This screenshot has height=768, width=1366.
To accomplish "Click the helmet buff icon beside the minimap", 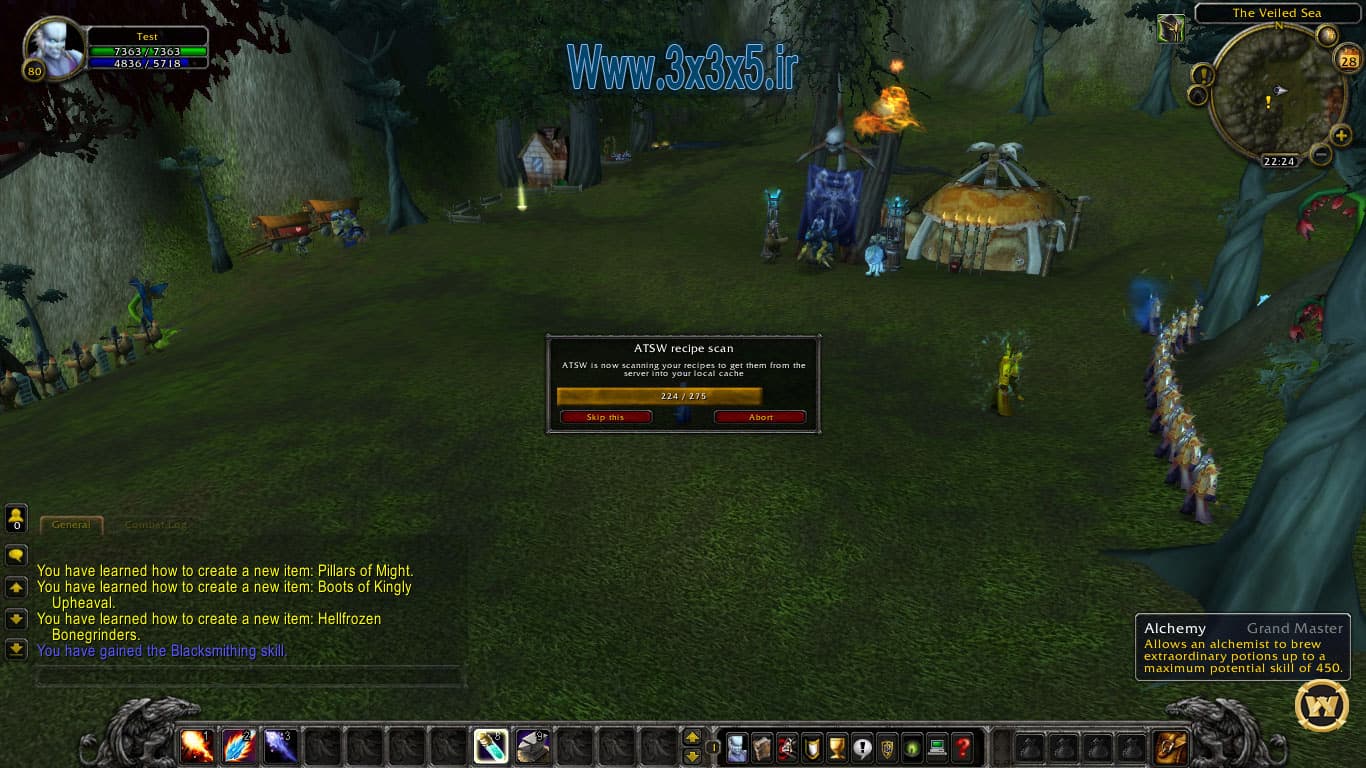I will (1171, 29).
